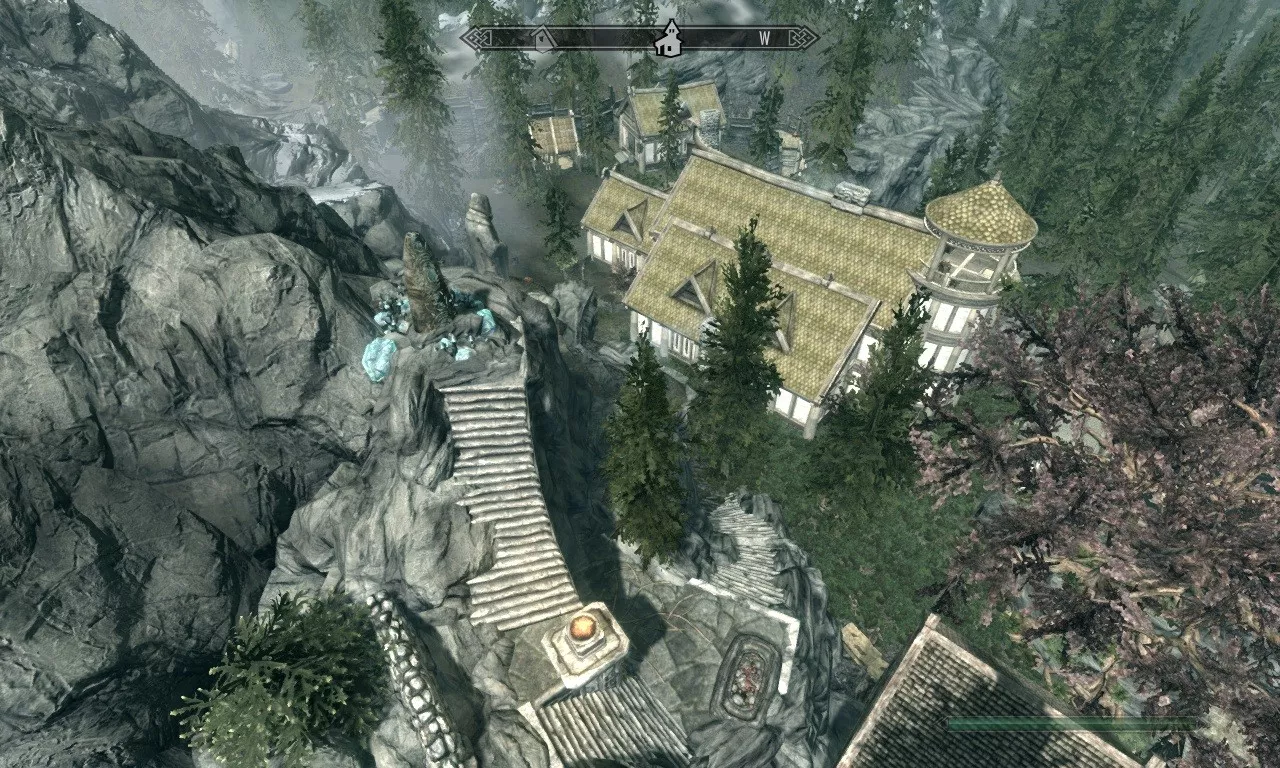Click the West direction letter on the compass
Screen dimensions: 1280x768
[x=765, y=39]
